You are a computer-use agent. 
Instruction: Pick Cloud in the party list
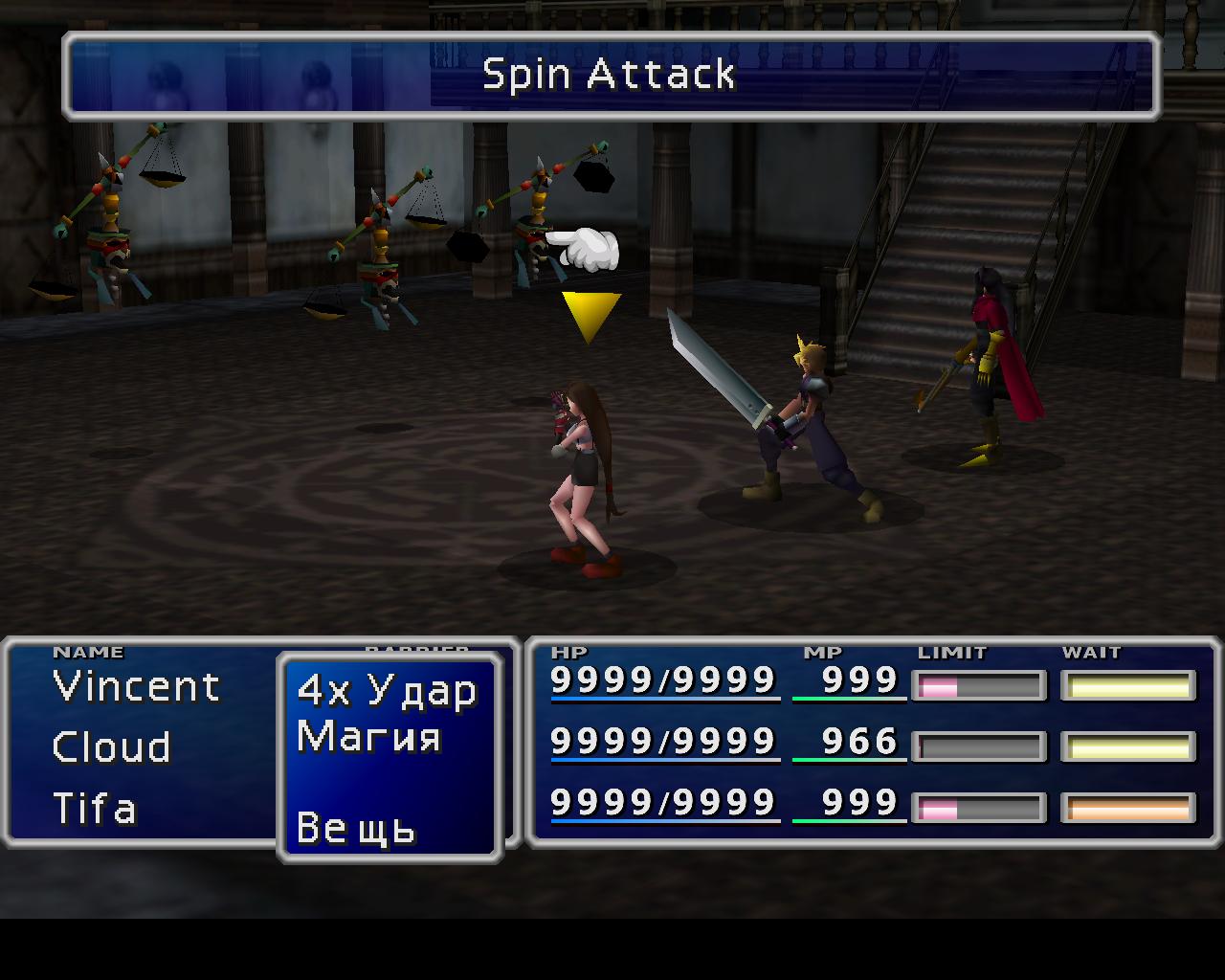pyautogui.click(x=112, y=747)
